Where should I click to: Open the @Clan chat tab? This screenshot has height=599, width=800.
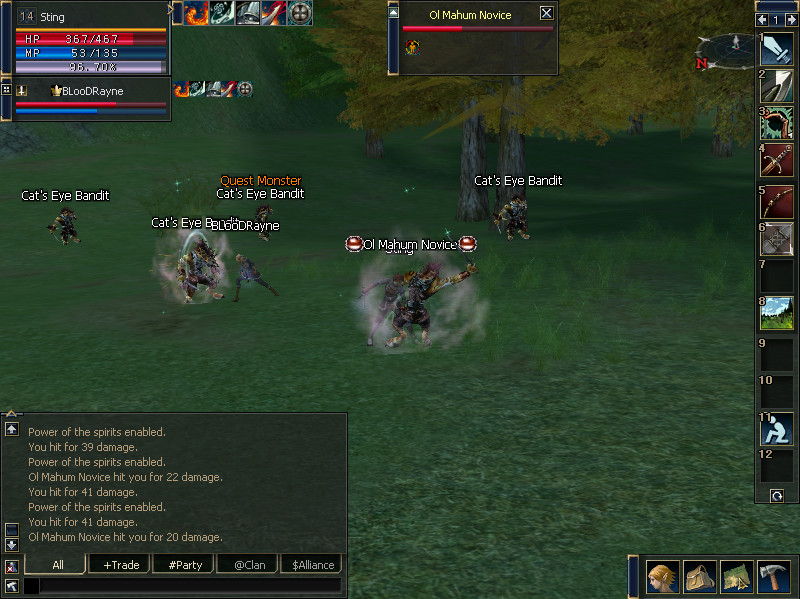tap(249, 565)
